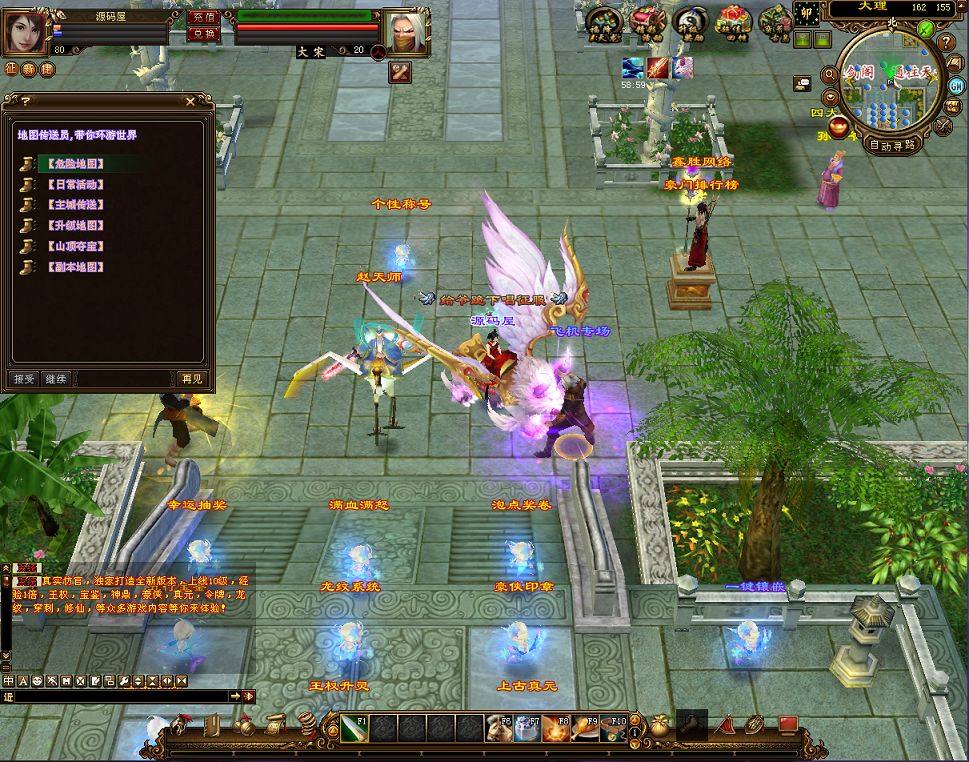Use the F1 green sword skill slot
Image resolution: width=969 pixels, height=762 pixels.
(353, 728)
